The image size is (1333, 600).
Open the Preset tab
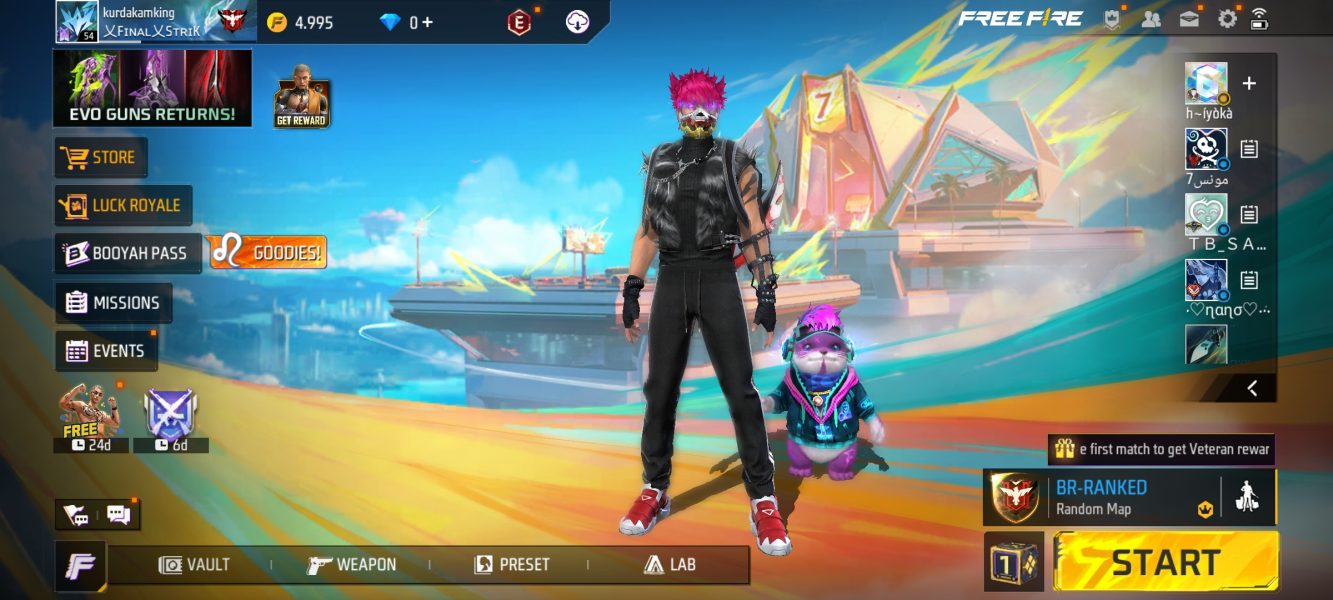[x=512, y=565]
